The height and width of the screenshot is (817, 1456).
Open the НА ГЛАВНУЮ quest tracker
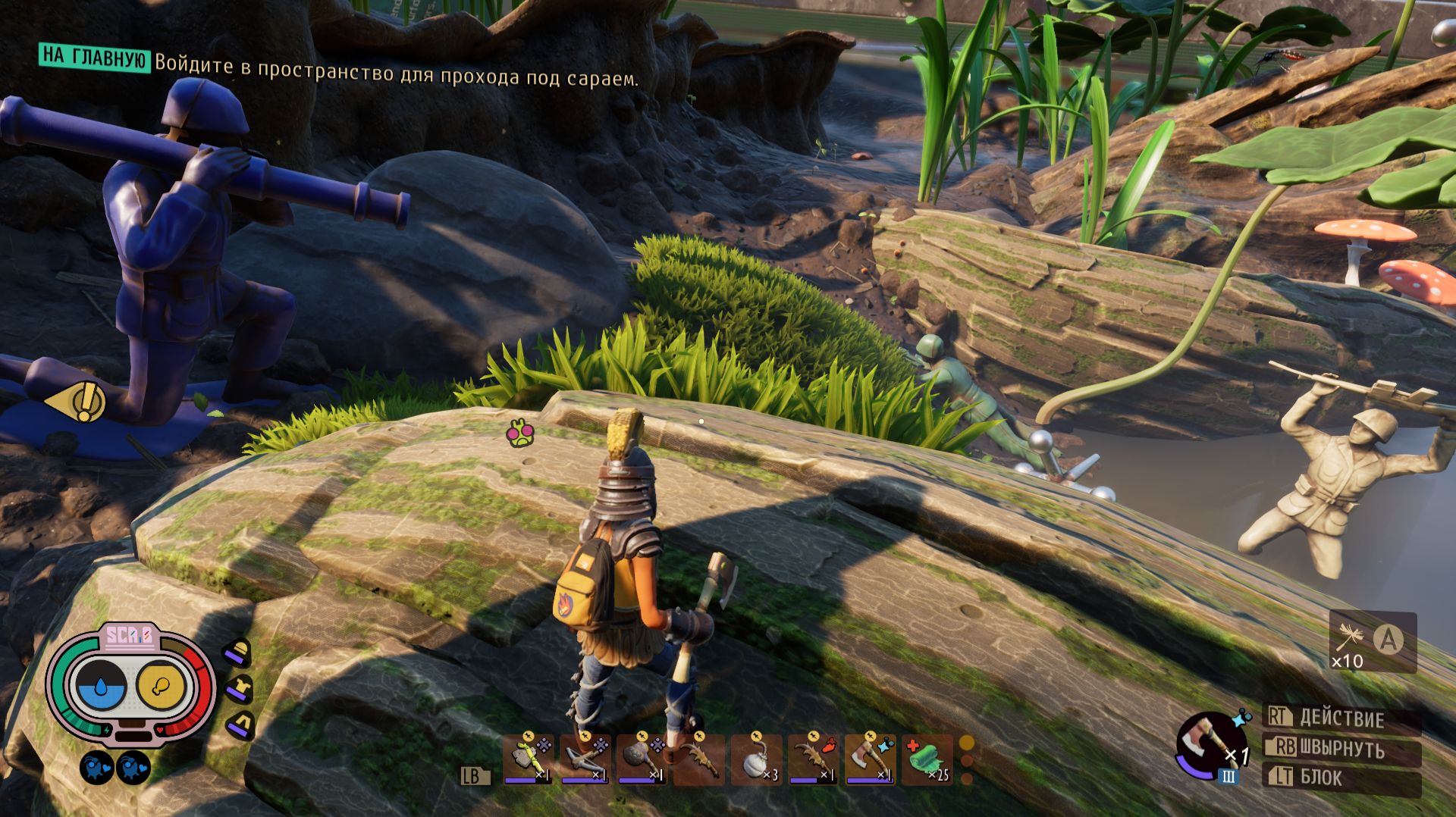point(94,57)
